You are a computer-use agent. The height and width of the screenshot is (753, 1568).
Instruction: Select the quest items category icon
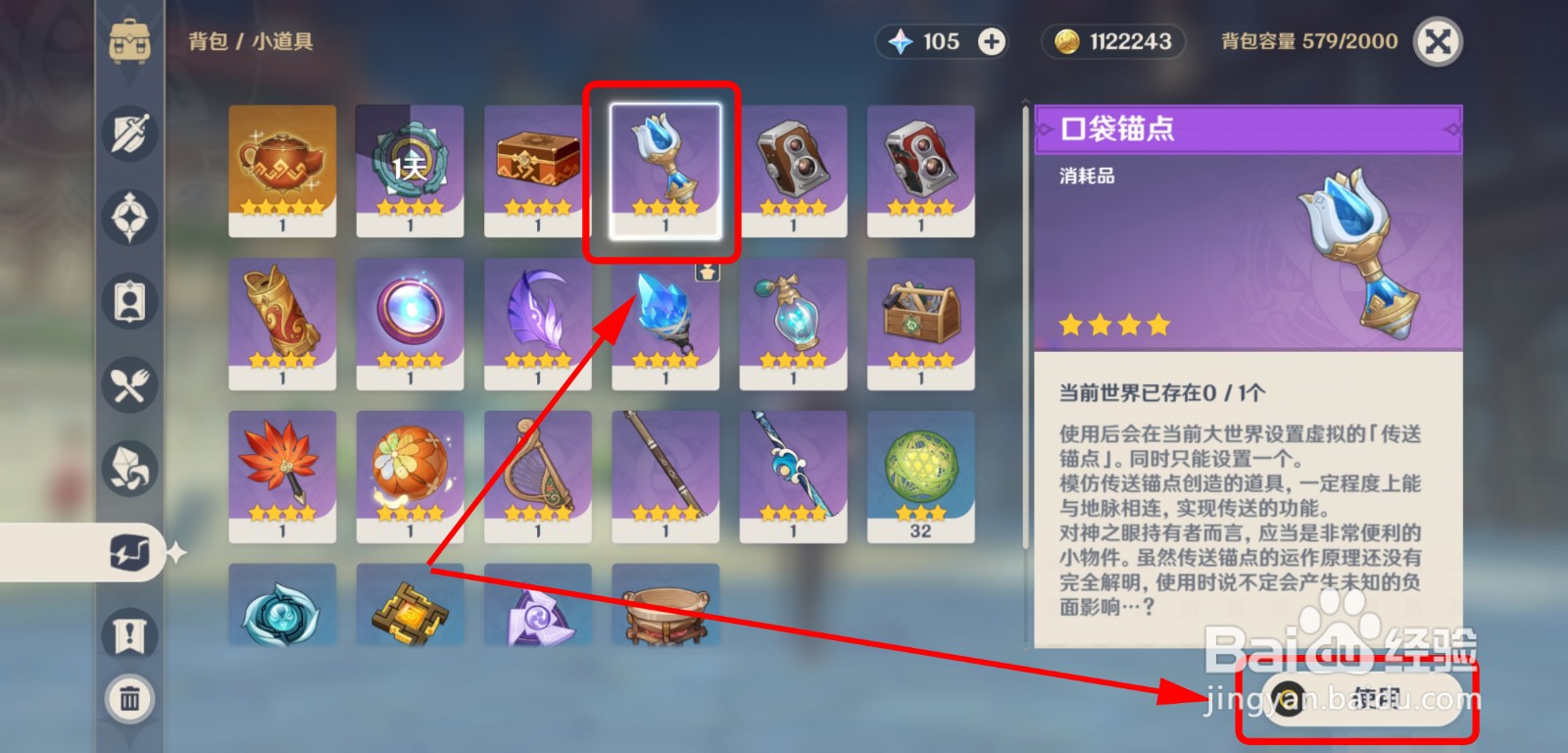(128, 635)
